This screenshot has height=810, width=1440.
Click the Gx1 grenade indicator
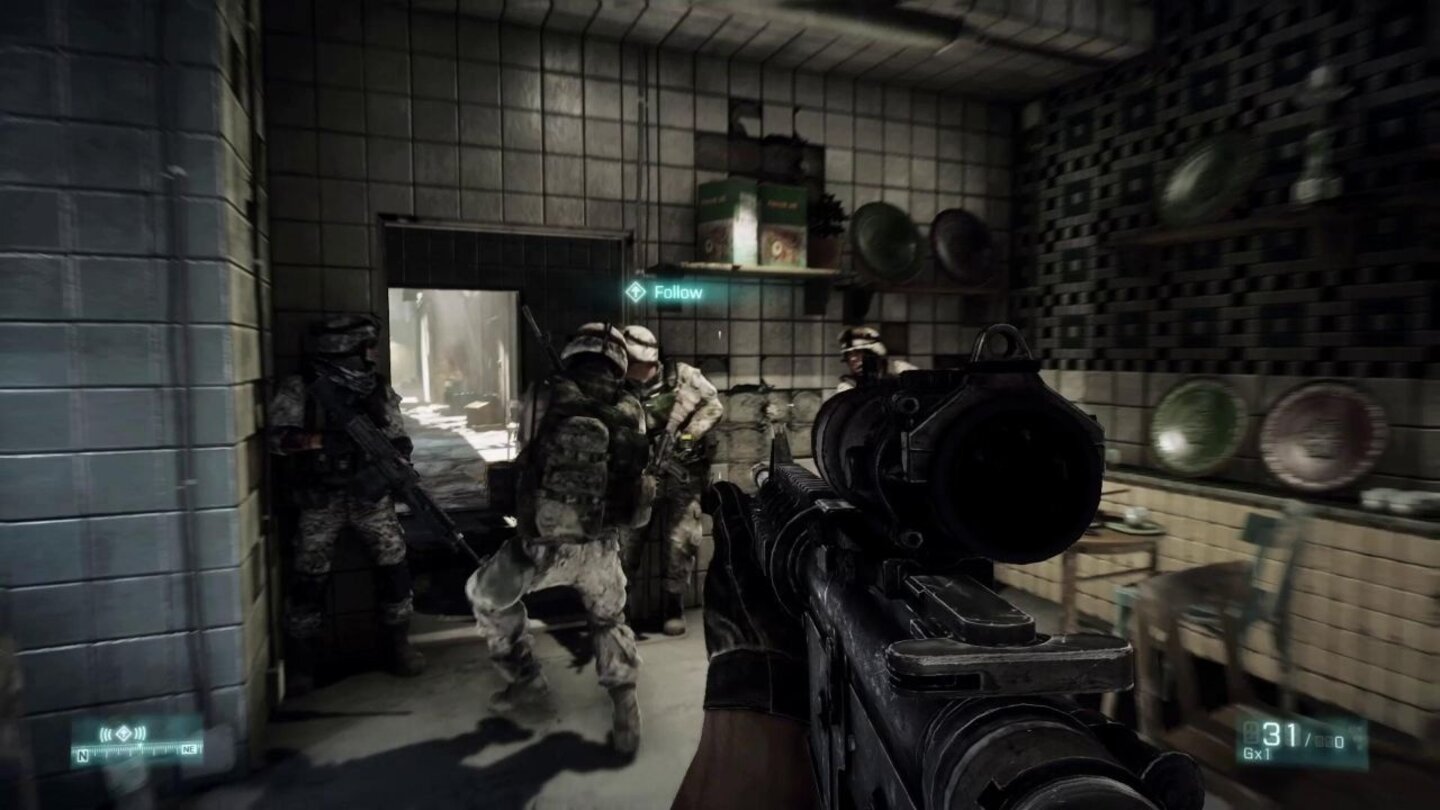pyautogui.click(x=1257, y=753)
